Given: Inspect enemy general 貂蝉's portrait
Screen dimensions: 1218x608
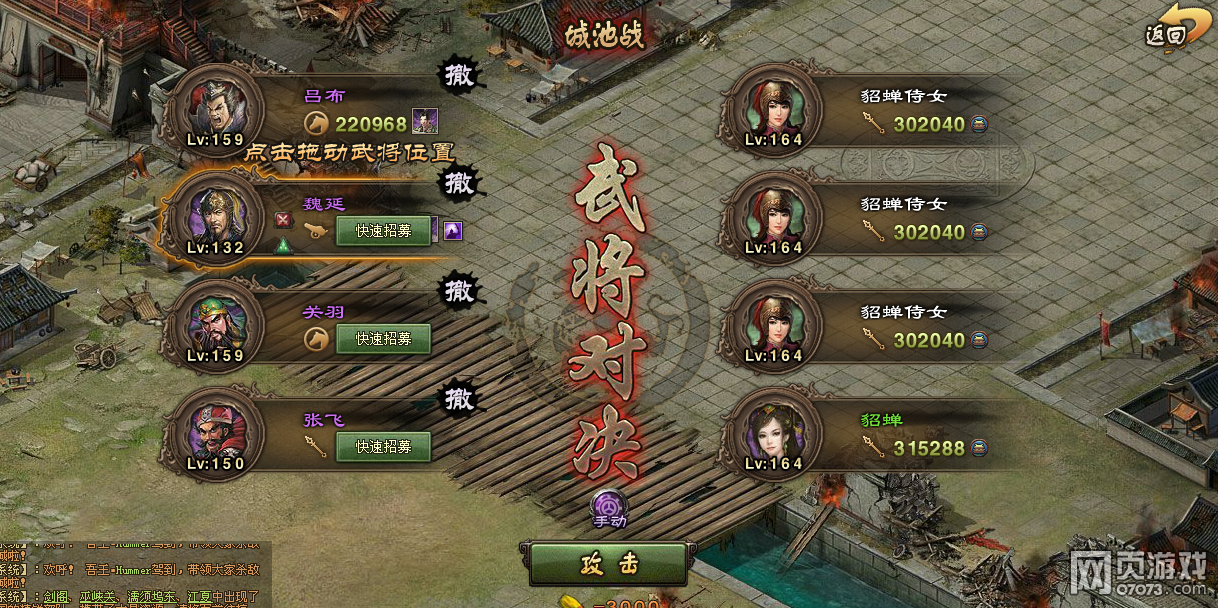Looking at the screenshot, I should point(772,431).
